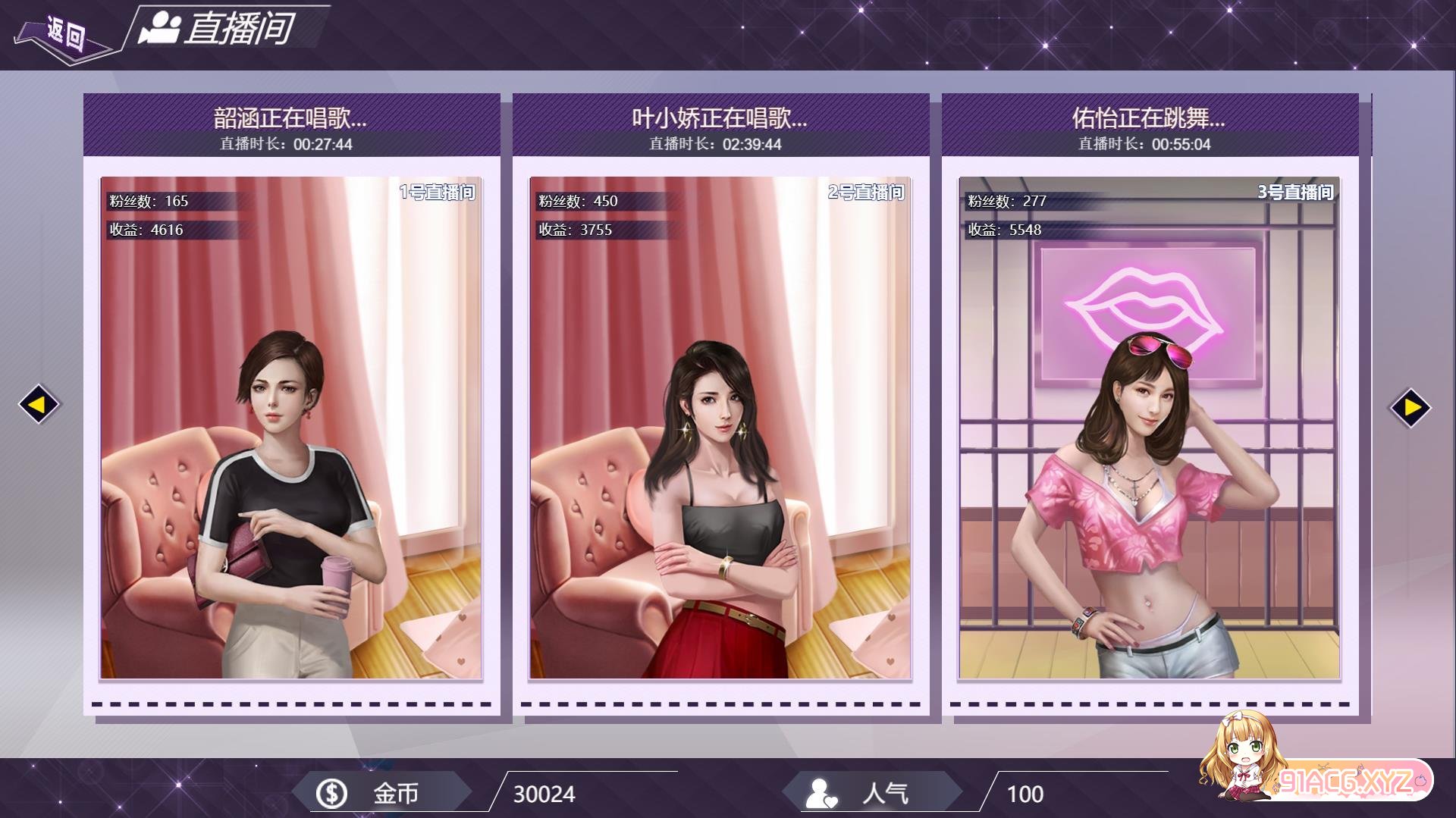Choose live room 3 with 佑怡 dancing

1149,428
